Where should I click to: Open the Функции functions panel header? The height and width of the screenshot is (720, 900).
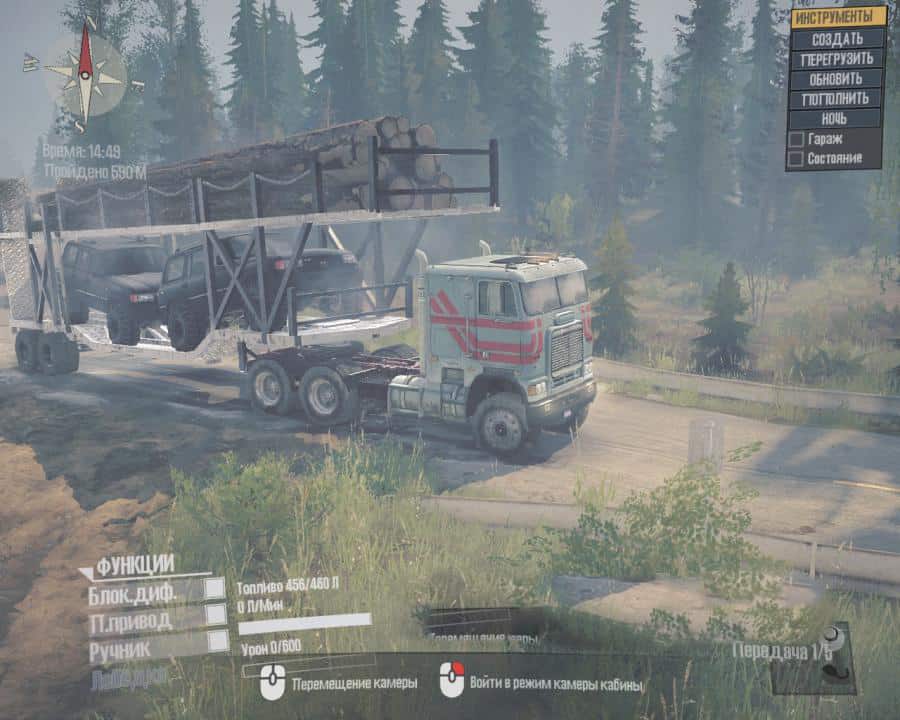click(135, 564)
